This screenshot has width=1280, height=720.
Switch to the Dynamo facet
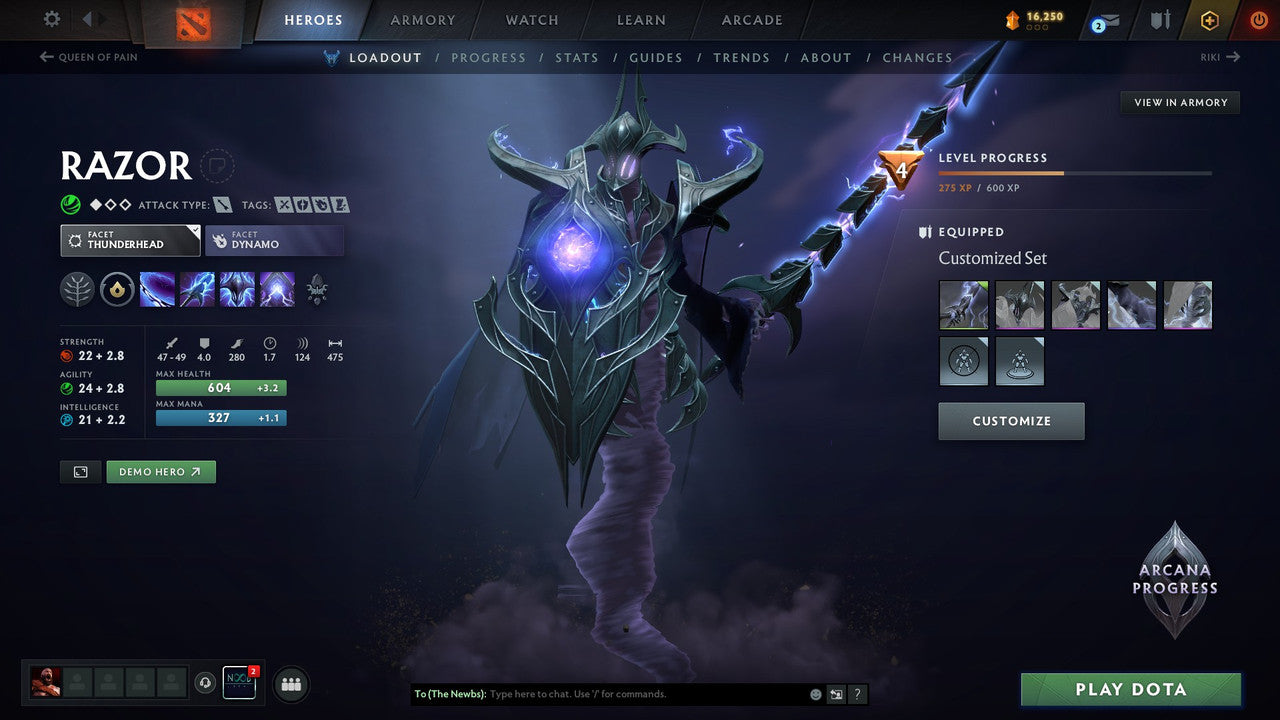pos(275,240)
